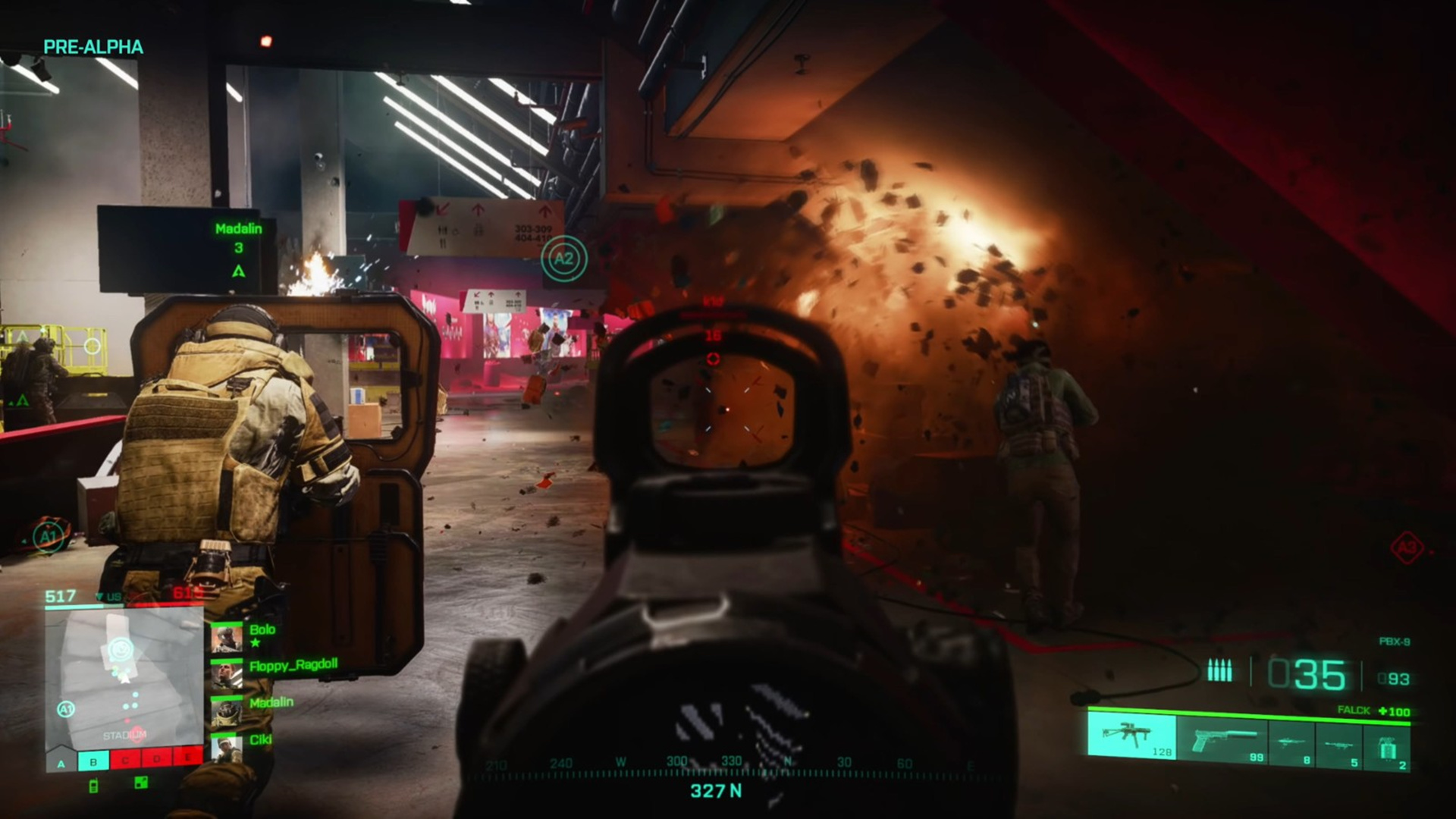The width and height of the screenshot is (1456, 819).
Task: Choose the launcher slot with 5 ammo
Action: [x=1339, y=746]
